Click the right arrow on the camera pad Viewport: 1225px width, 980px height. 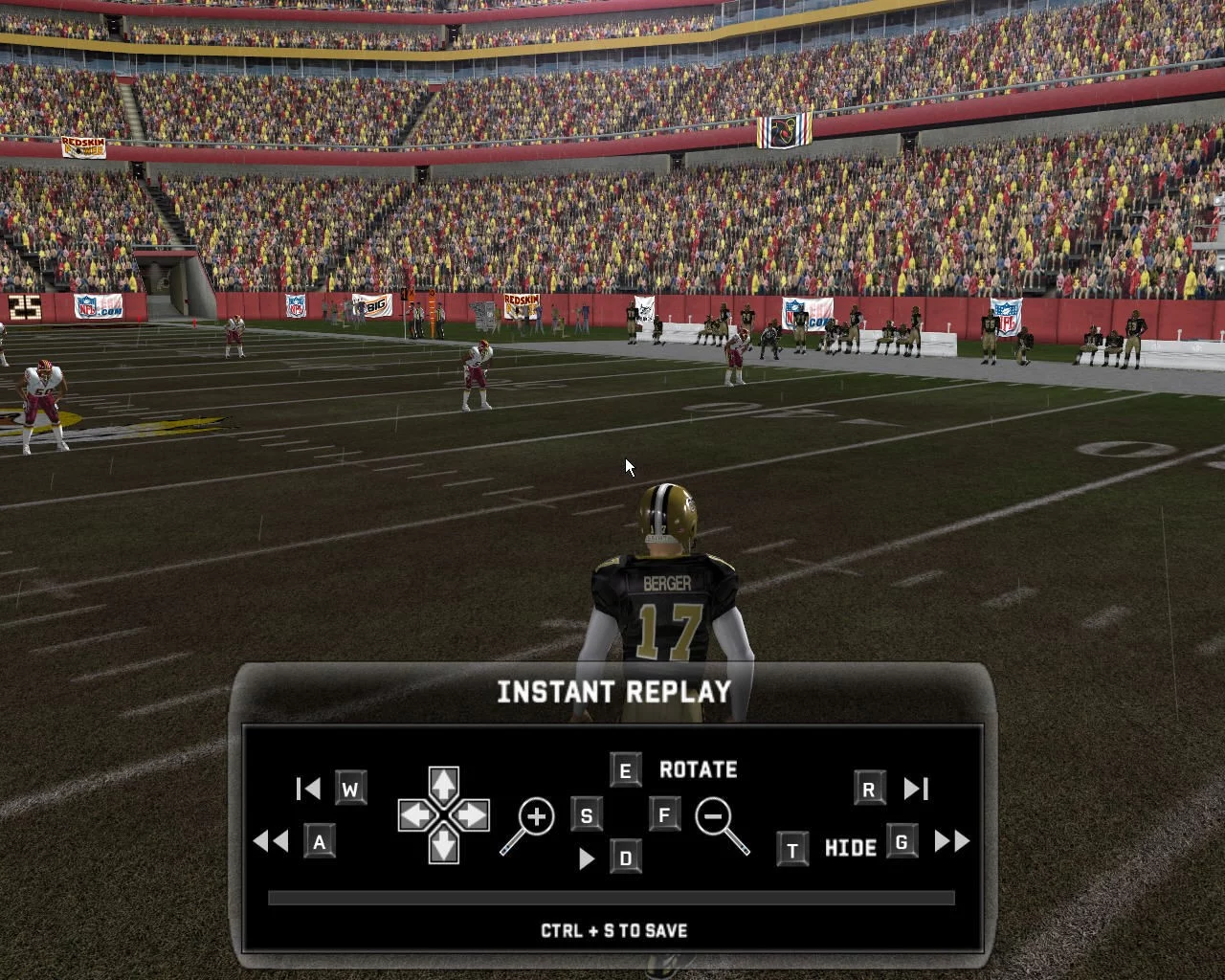(473, 816)
